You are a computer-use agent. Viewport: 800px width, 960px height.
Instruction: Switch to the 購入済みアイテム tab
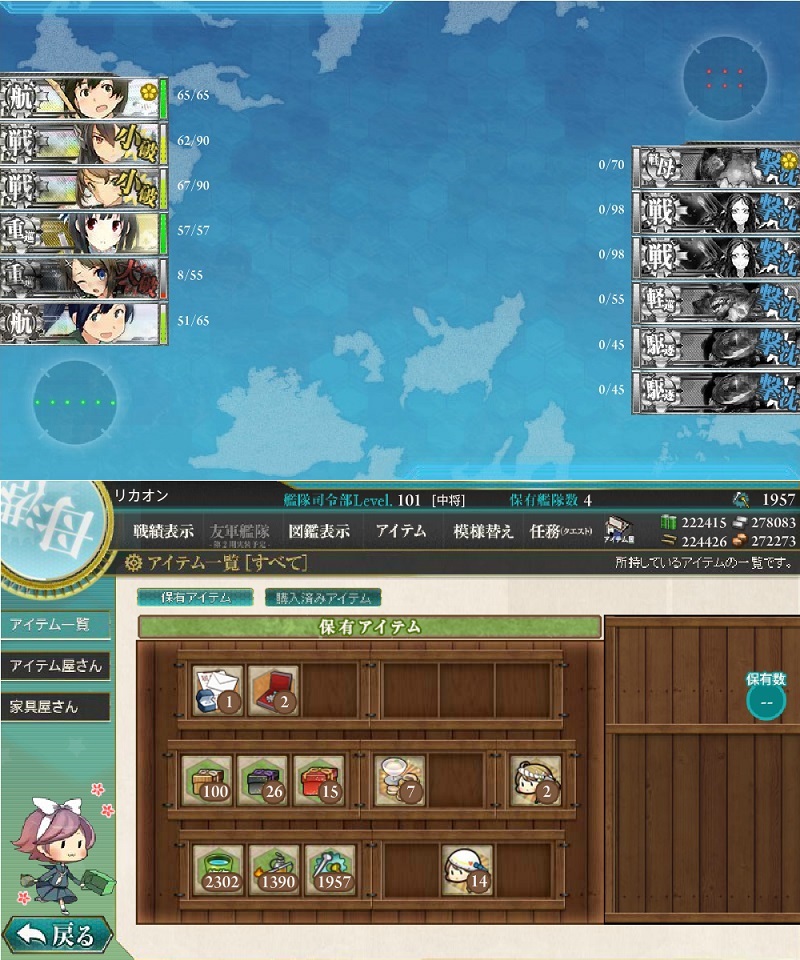coord(323,598)
